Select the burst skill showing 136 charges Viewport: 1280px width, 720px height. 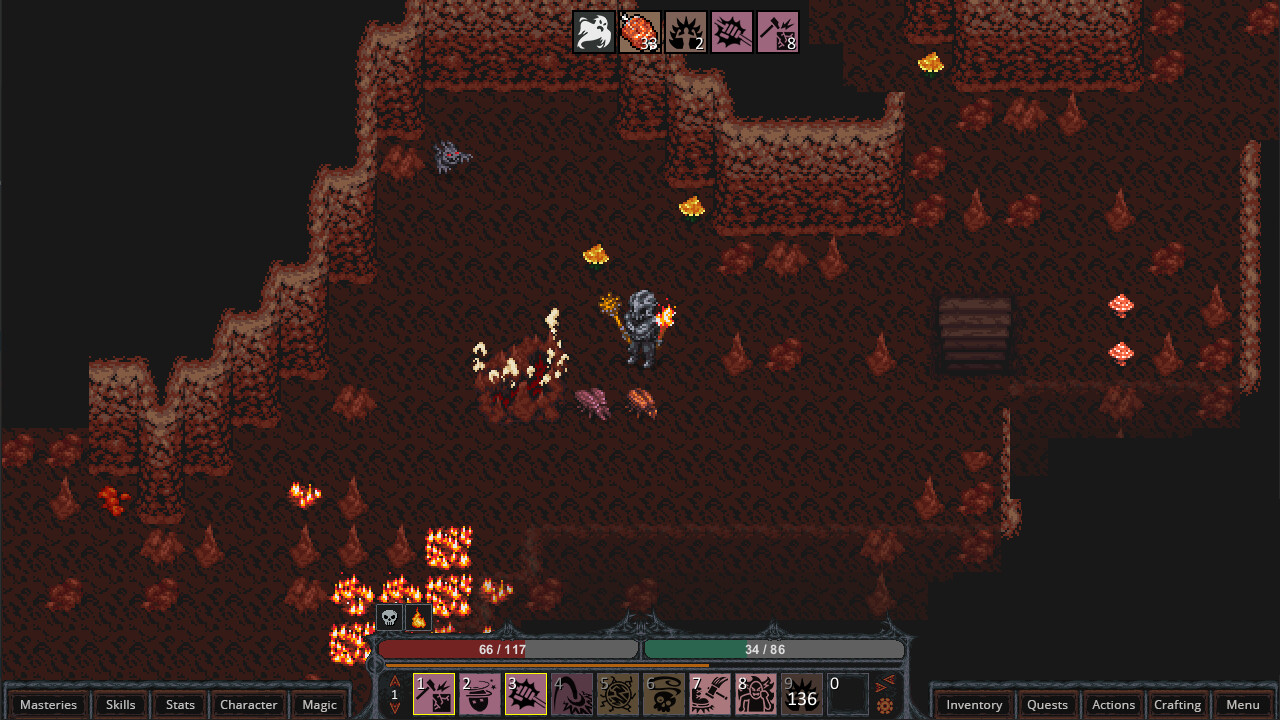click(x=800, y=693)
